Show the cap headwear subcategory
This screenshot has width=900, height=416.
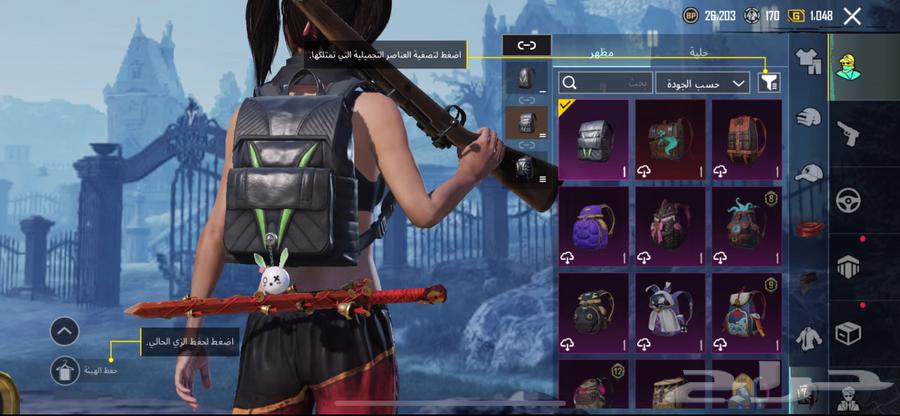(x=808, y=173)
